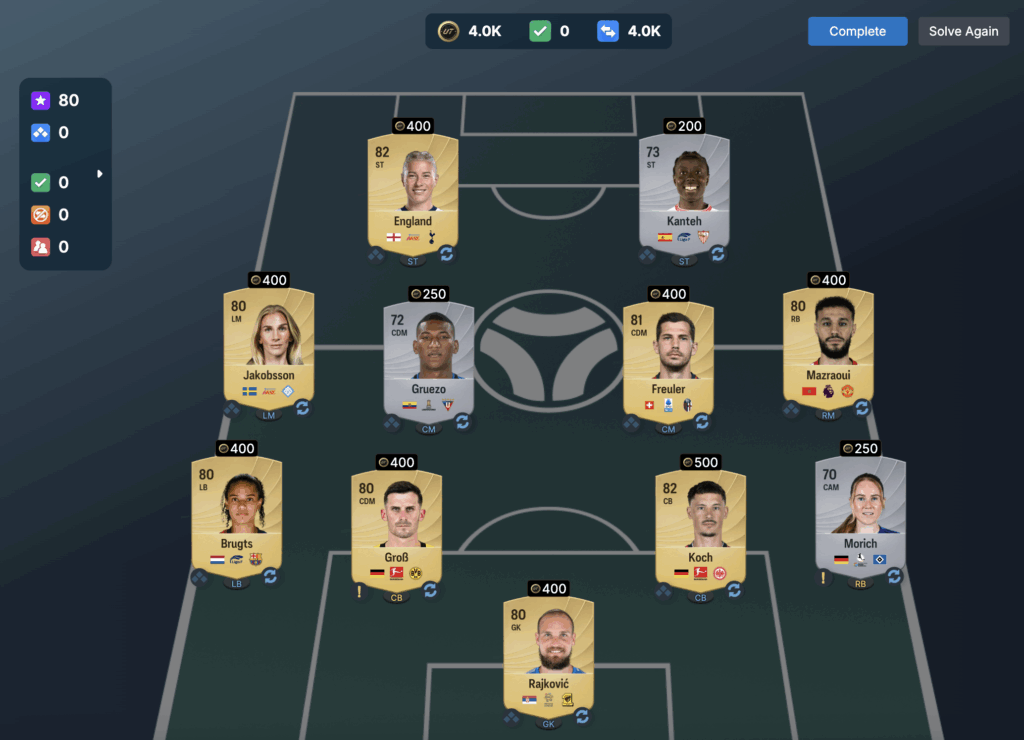
Task: Select the Kanteh striker card
Action: click(x=684, y=190)
